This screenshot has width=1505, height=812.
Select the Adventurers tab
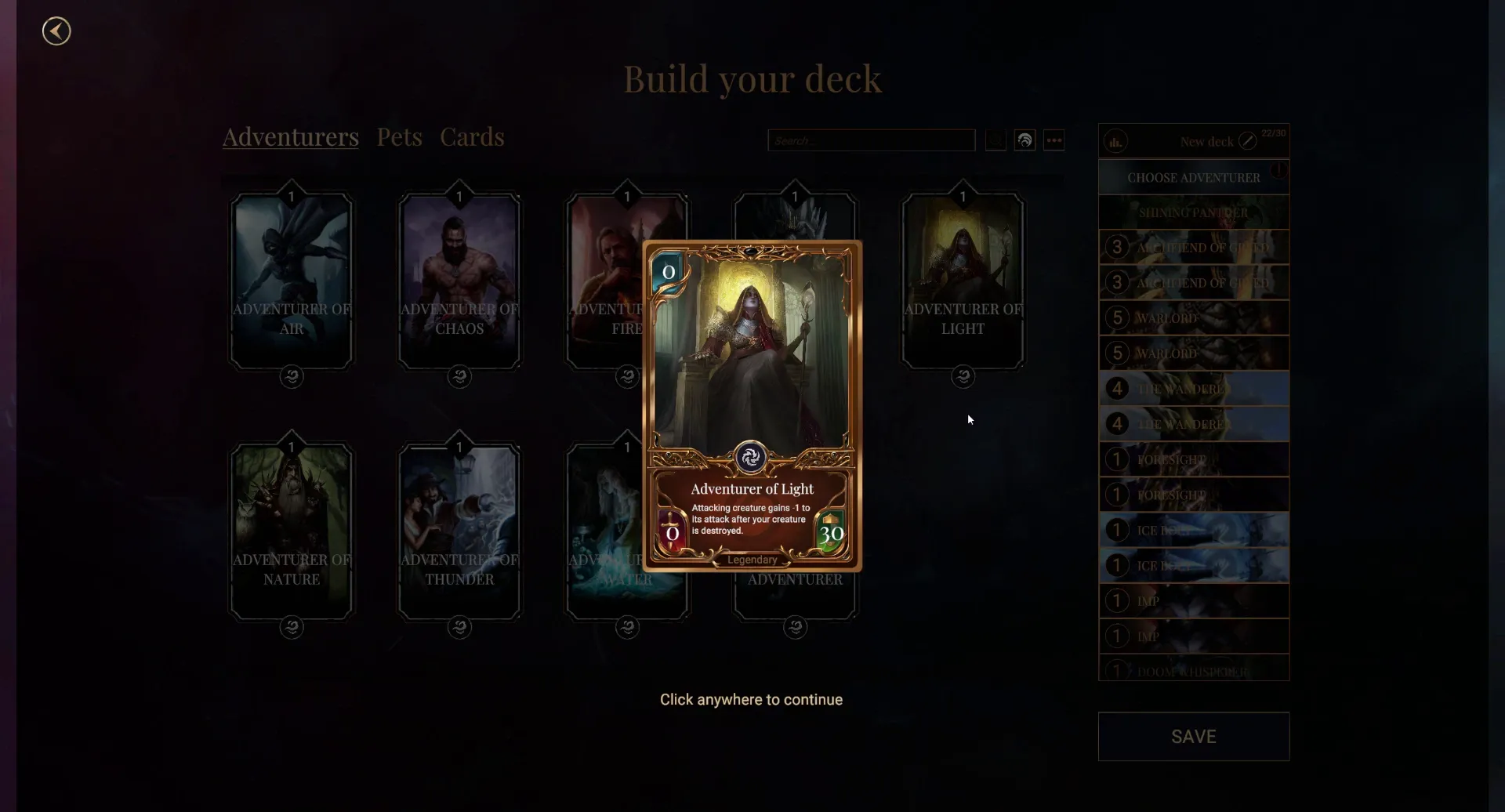coord(290,136)
